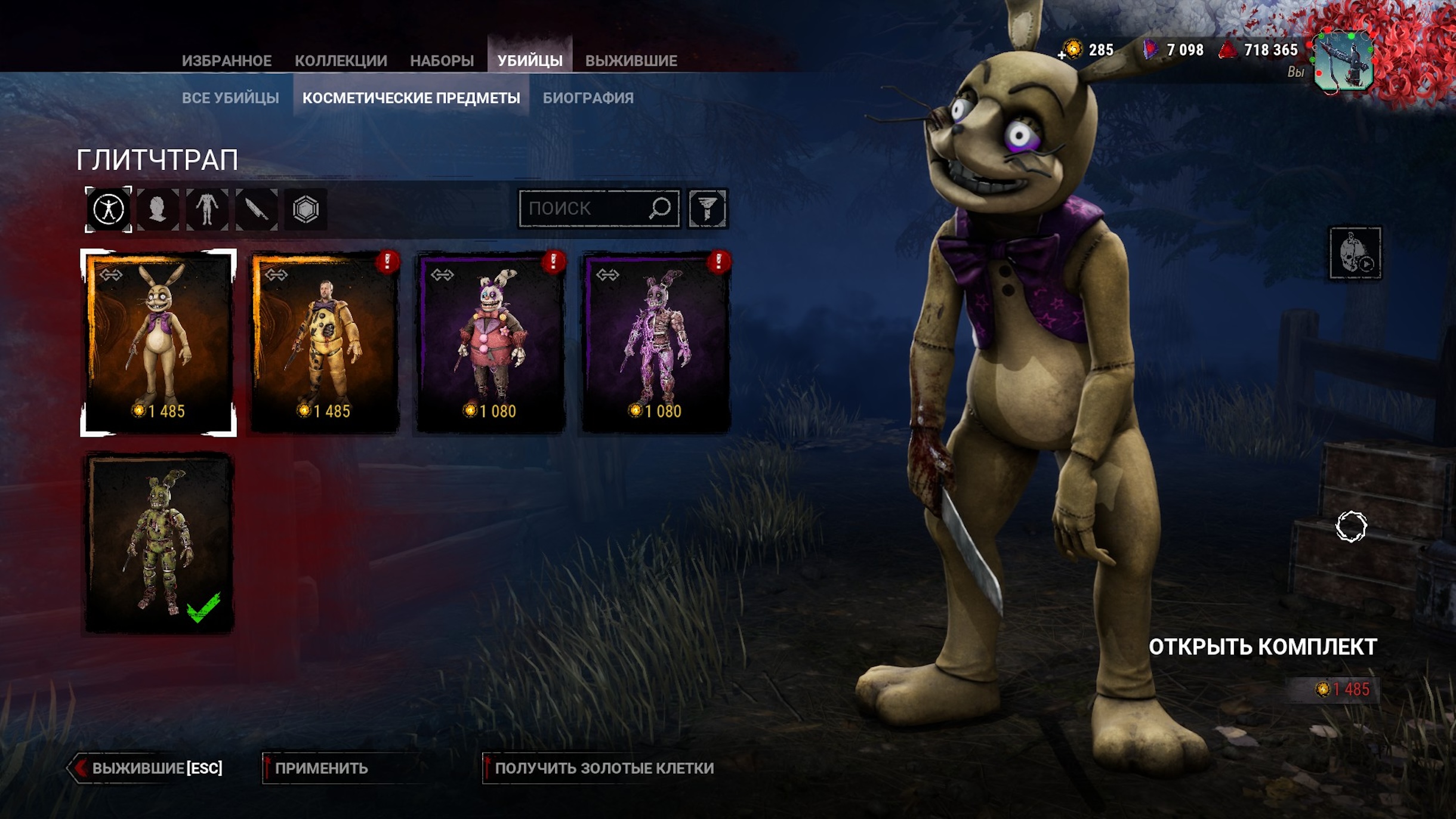Pick the owned green Springtrap outfit
The image size is (1456, 819).
click(x=159, y=543)
